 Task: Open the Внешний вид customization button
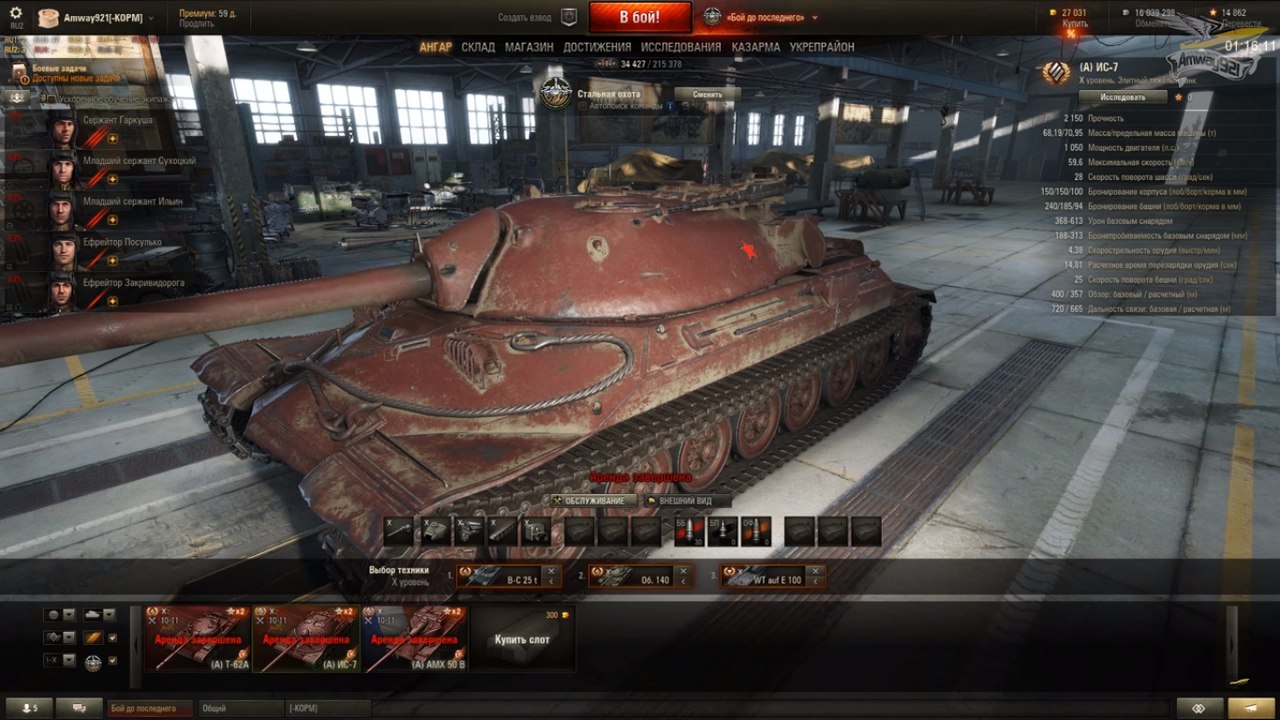(688, 500)
